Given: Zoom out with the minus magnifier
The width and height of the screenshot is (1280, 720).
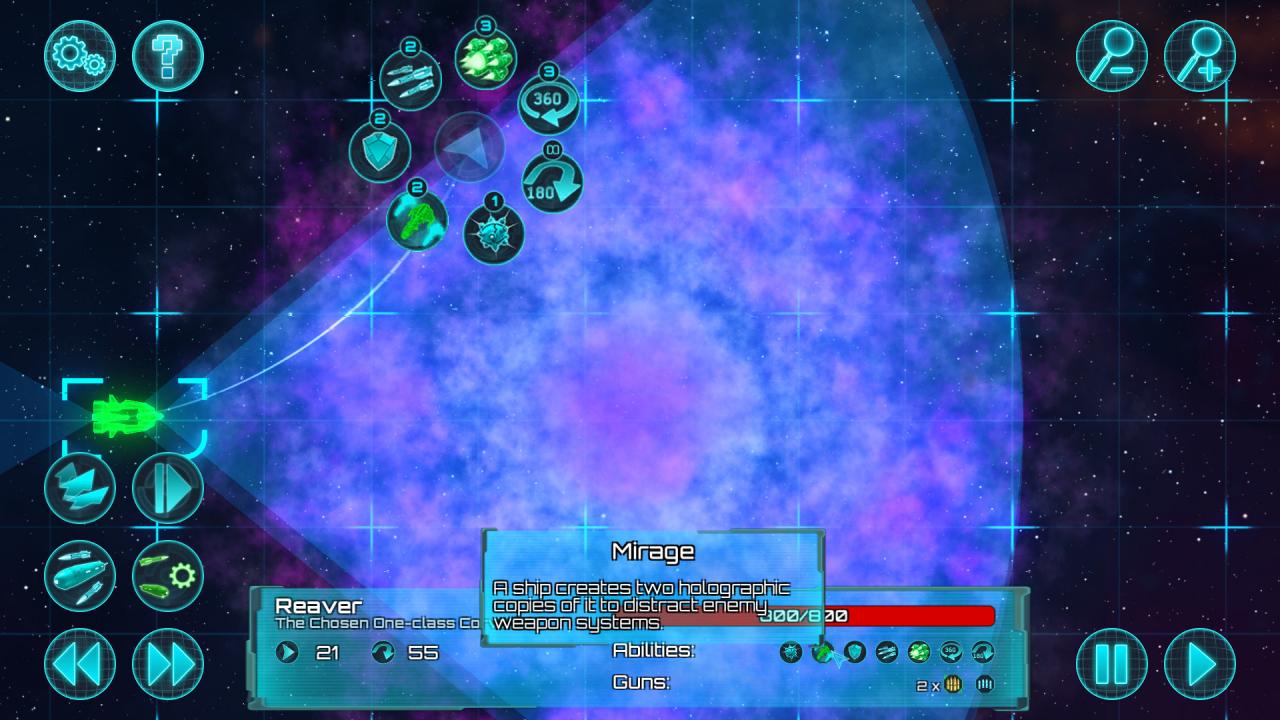Looking at the screenshot, I should [1112, 55].
